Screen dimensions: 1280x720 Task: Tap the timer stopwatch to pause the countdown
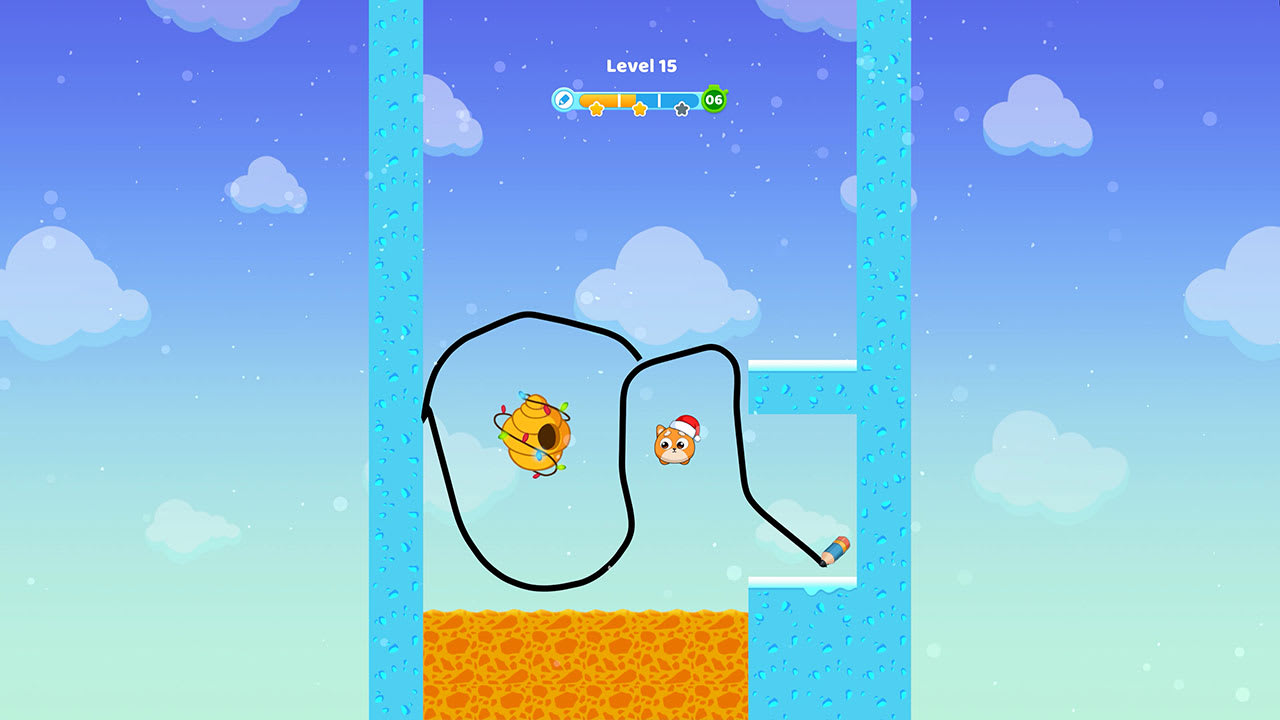(713, 99)
